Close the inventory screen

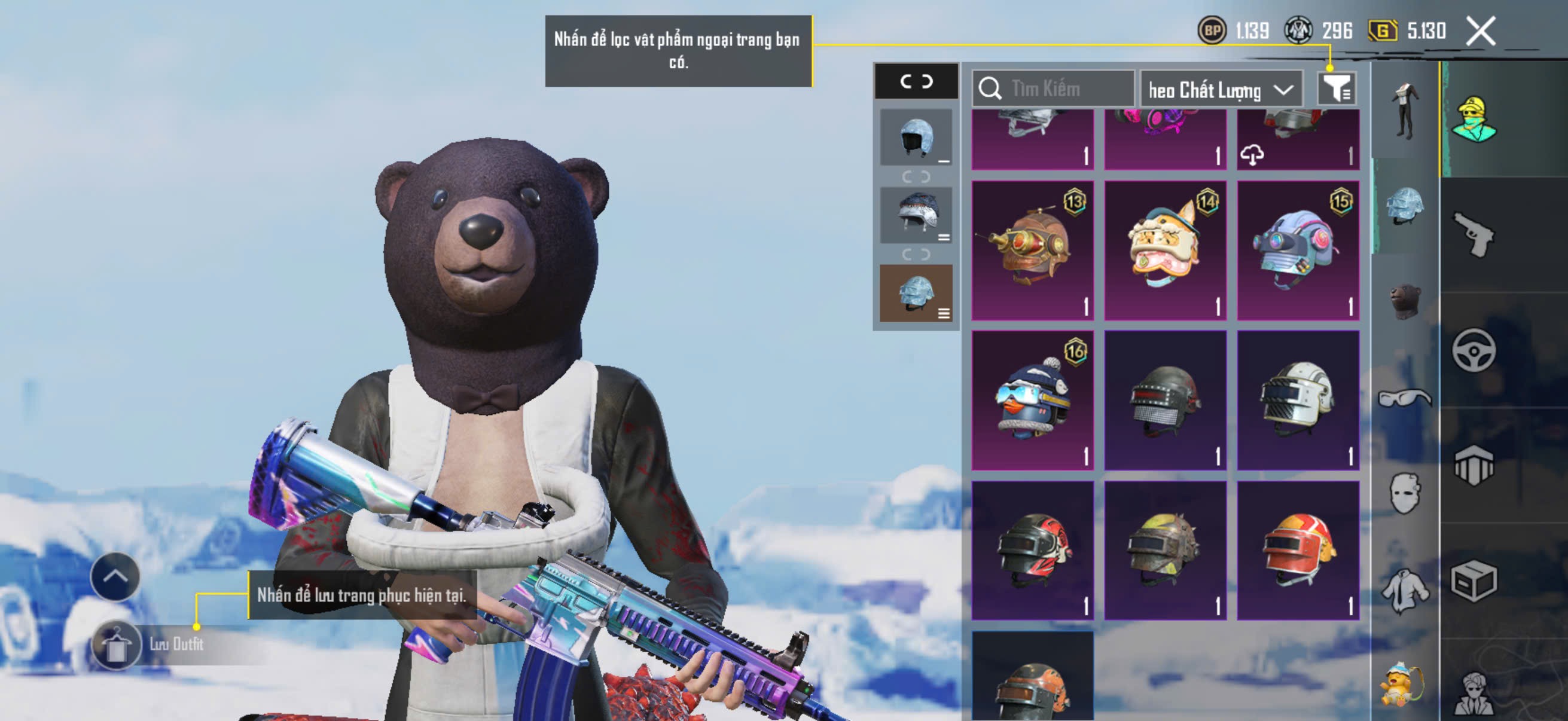coord(1480,30)
